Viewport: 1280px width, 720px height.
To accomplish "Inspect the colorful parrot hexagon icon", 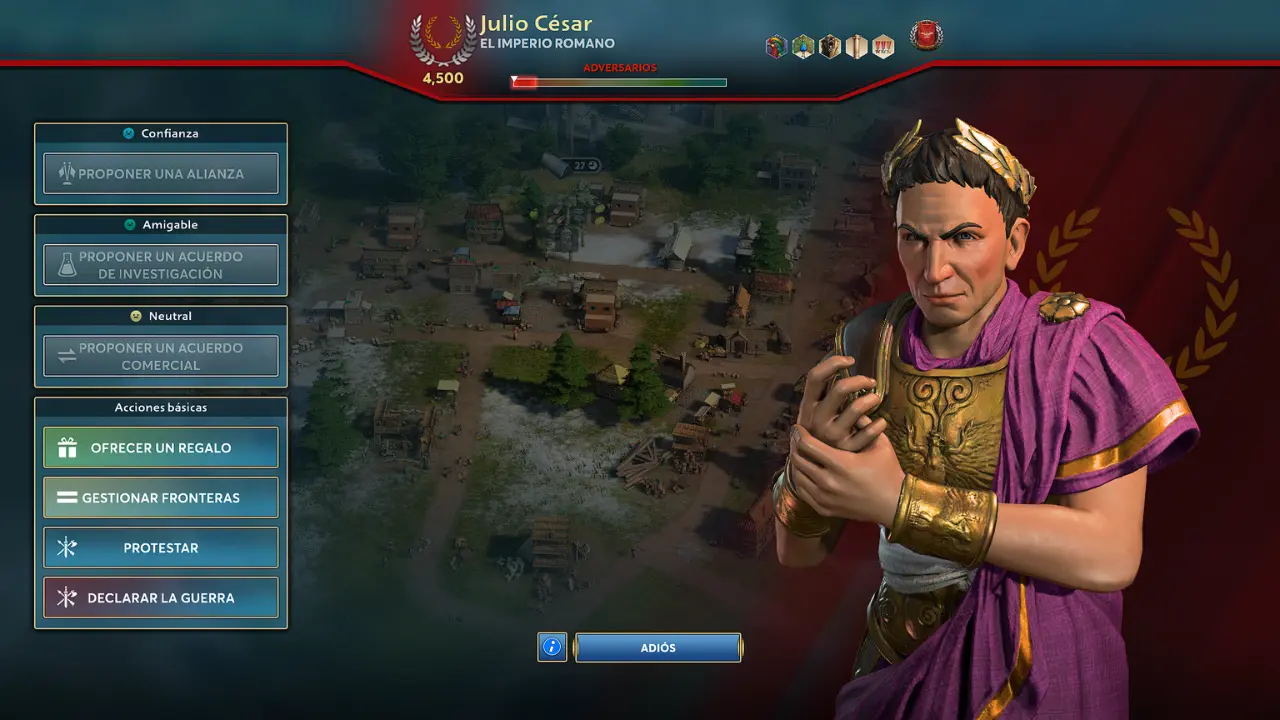I will (777, 47).
